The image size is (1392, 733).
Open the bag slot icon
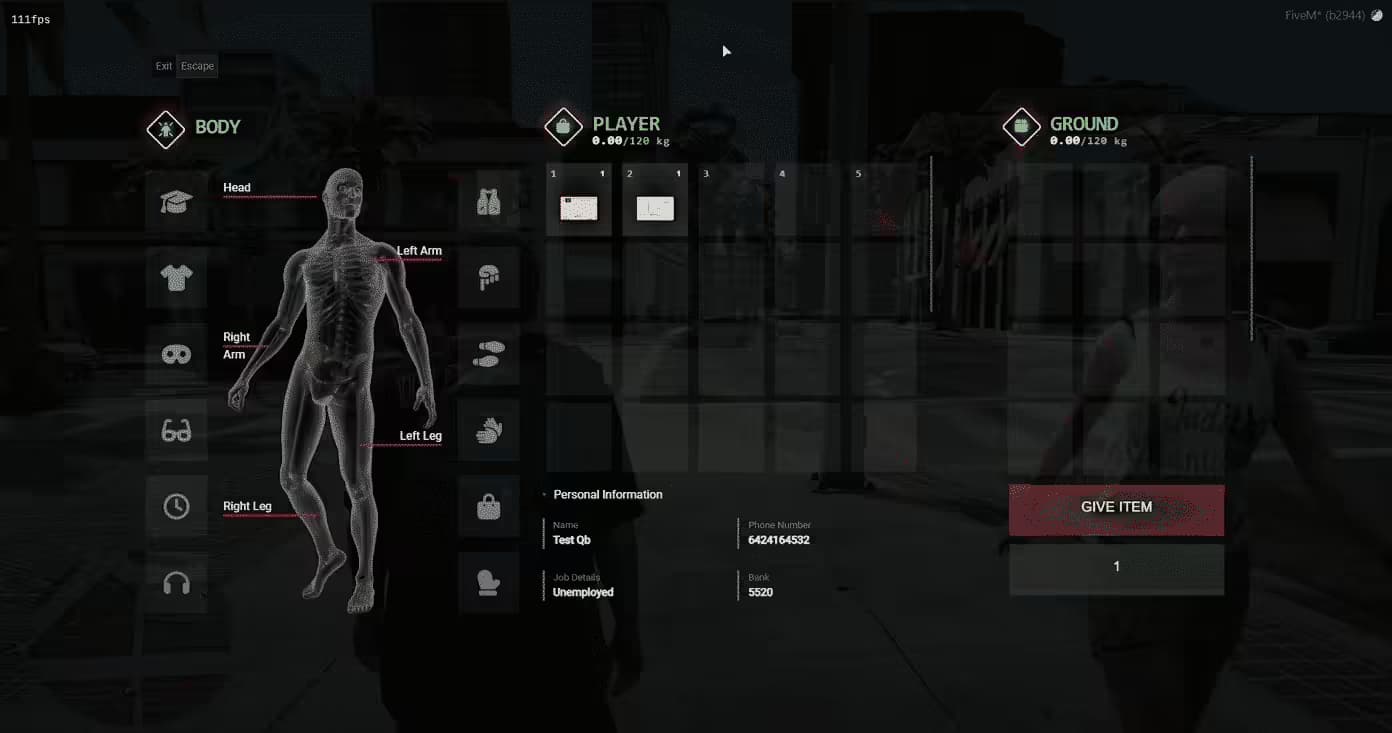[x=489, y=506]
